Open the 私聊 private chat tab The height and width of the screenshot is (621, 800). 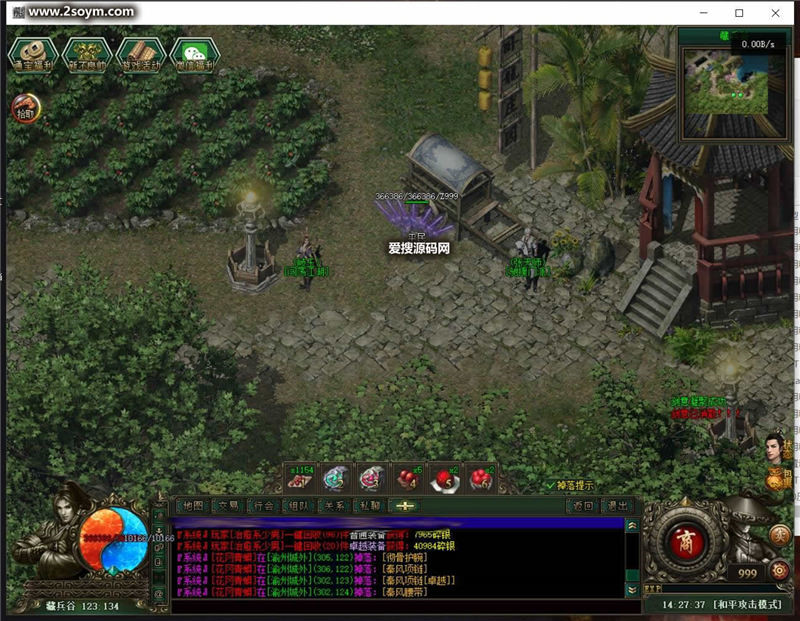pos(369,506)
